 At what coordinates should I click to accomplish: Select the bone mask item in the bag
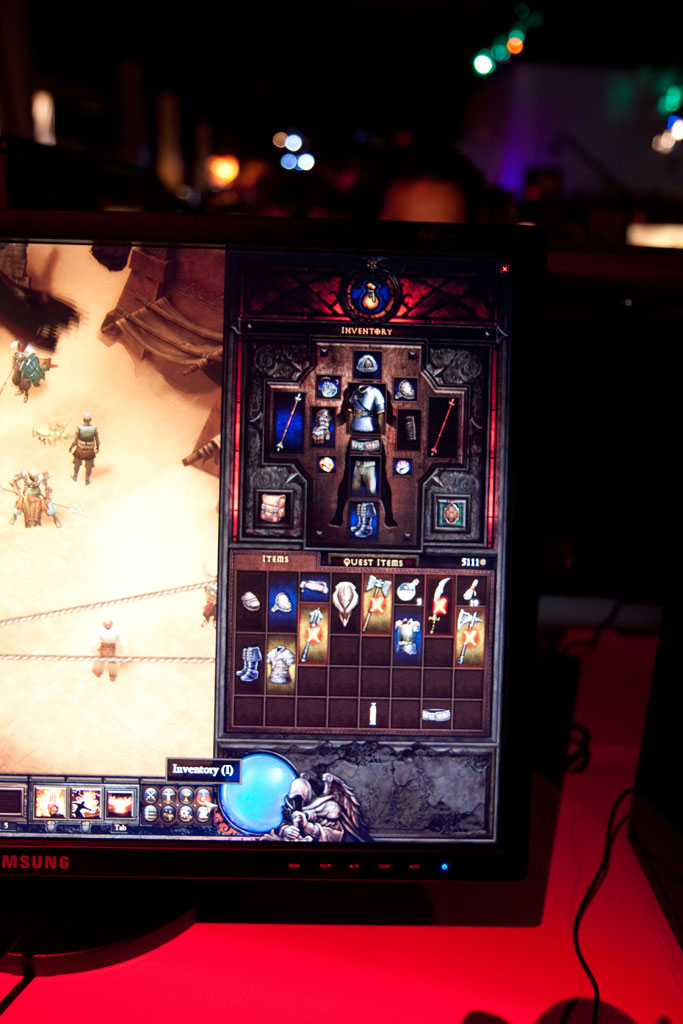[345, 603]
